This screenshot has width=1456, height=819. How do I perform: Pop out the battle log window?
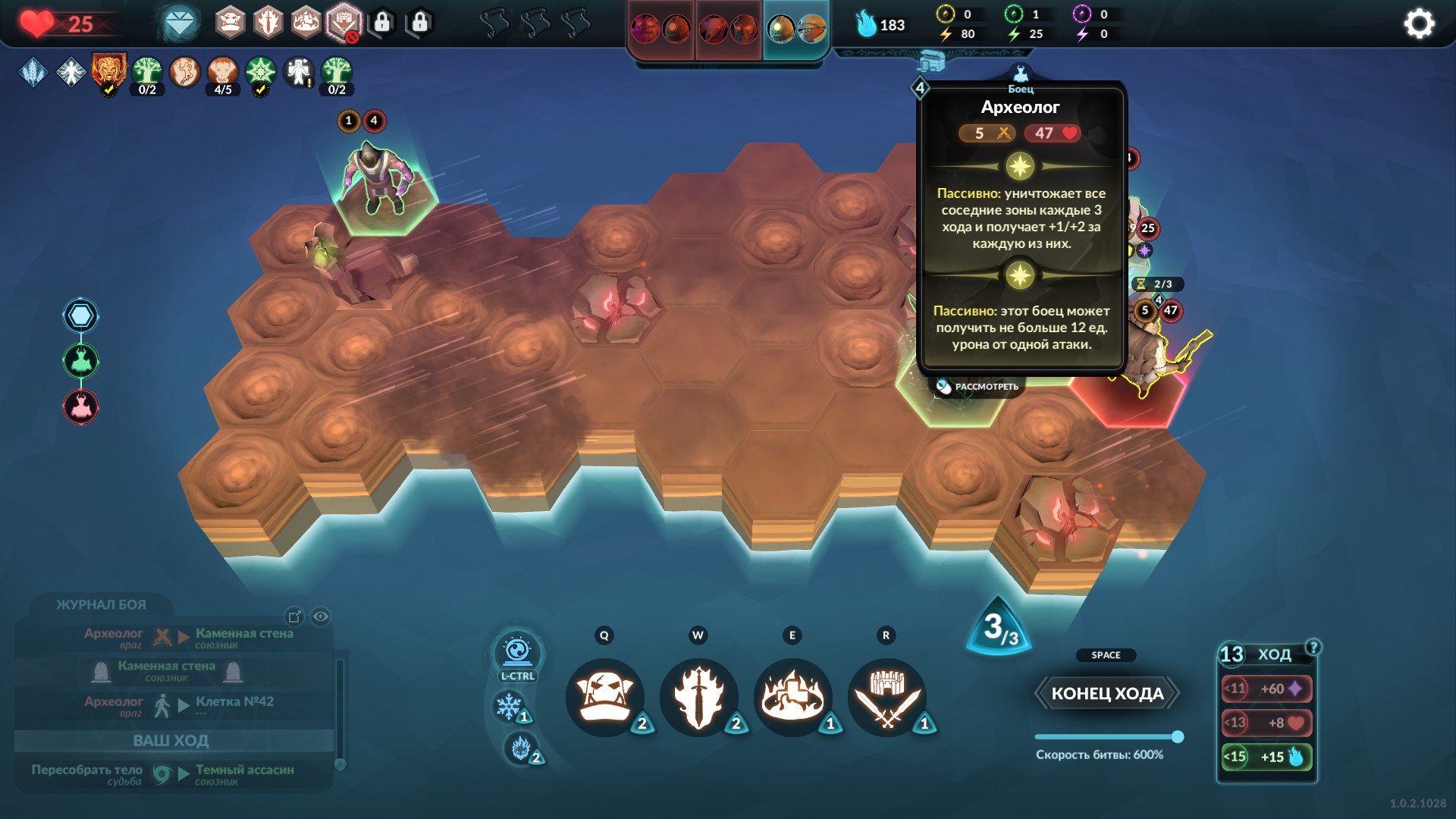click(294, 617)
